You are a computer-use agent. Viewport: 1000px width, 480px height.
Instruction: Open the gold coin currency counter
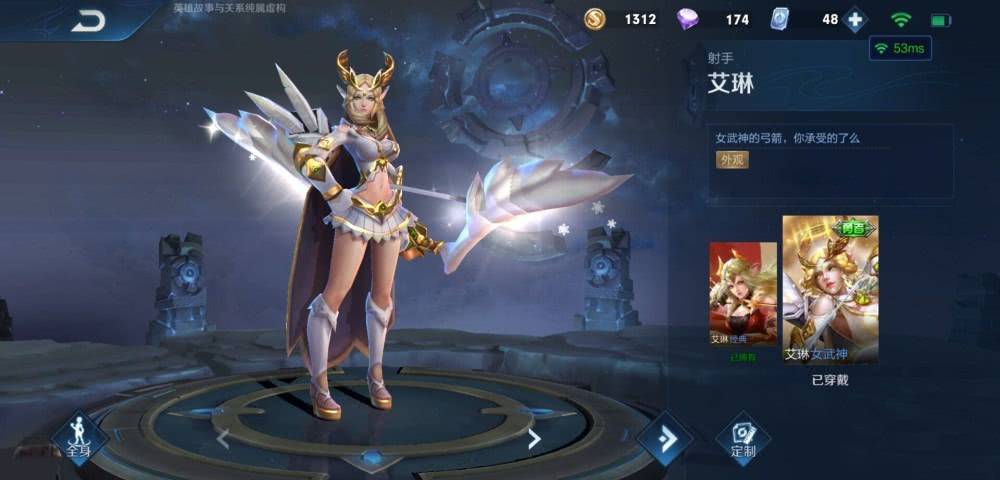pyautogui.click(x=622, y=19)
